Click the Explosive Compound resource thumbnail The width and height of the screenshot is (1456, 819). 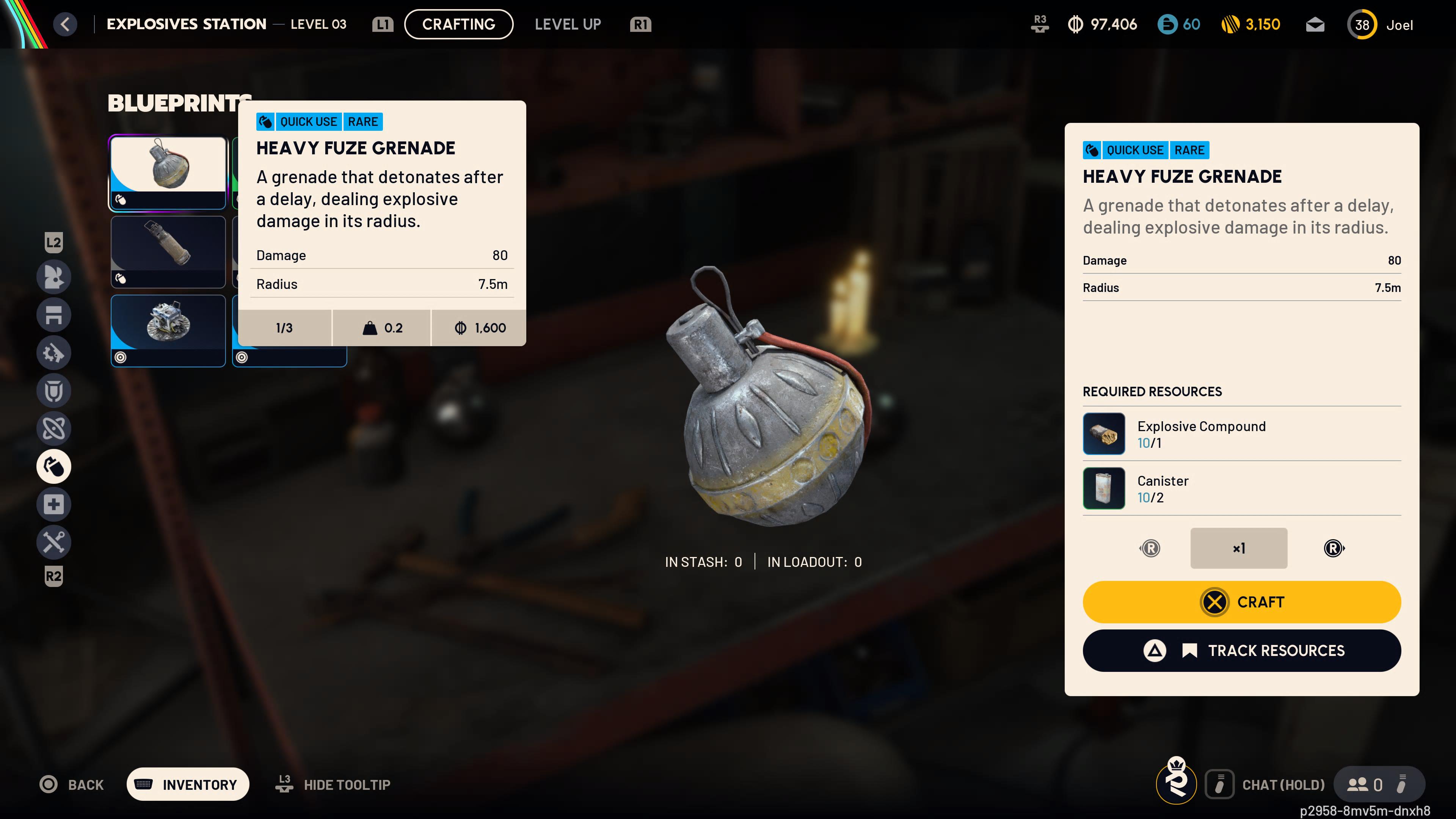(1103, 433)
